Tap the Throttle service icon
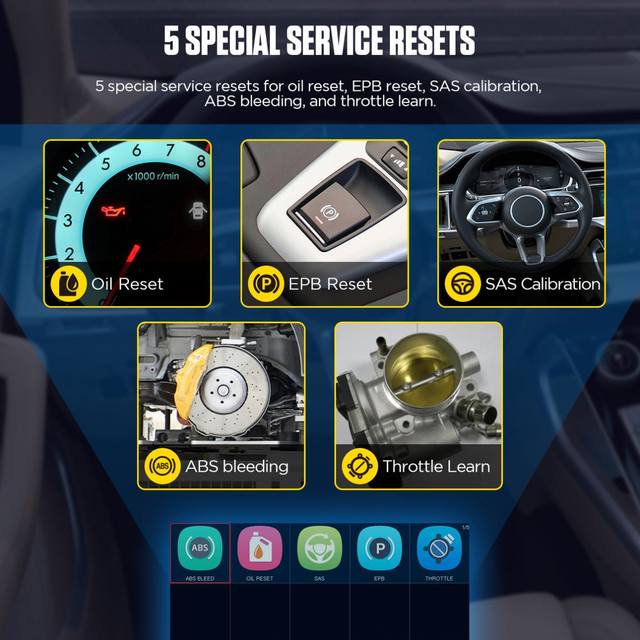This screenshot has height=640, width=640. pos(439,549)
